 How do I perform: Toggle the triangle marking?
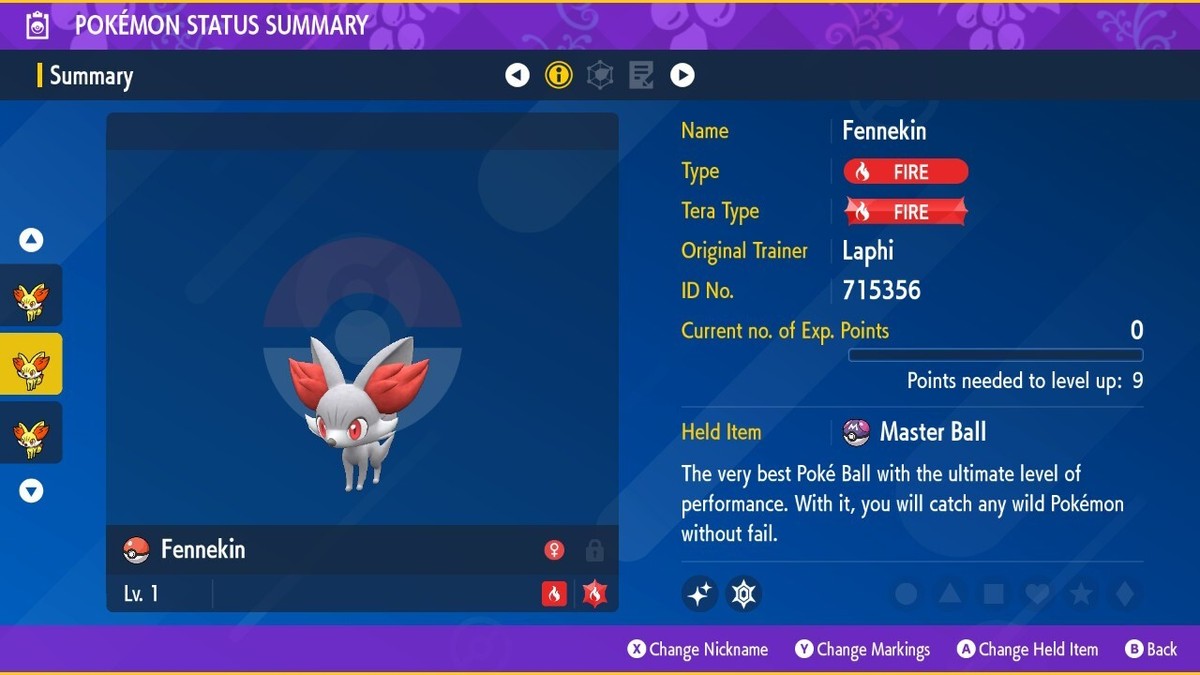coord(949,594)
